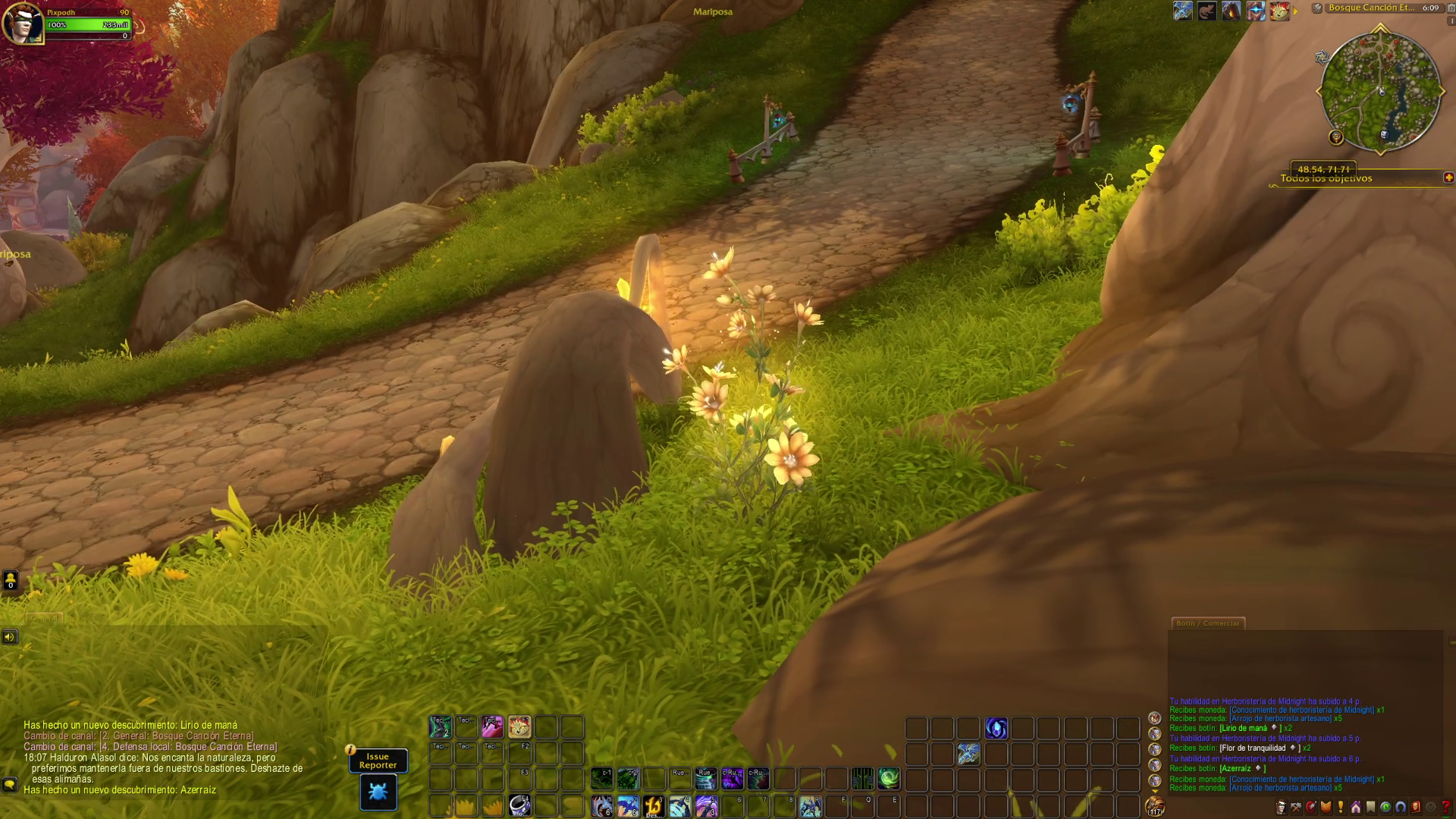The width and height of the screenshot is (1456, 819).
Task: Activate the spiky yellow creature action button
Action: point(519,726)
